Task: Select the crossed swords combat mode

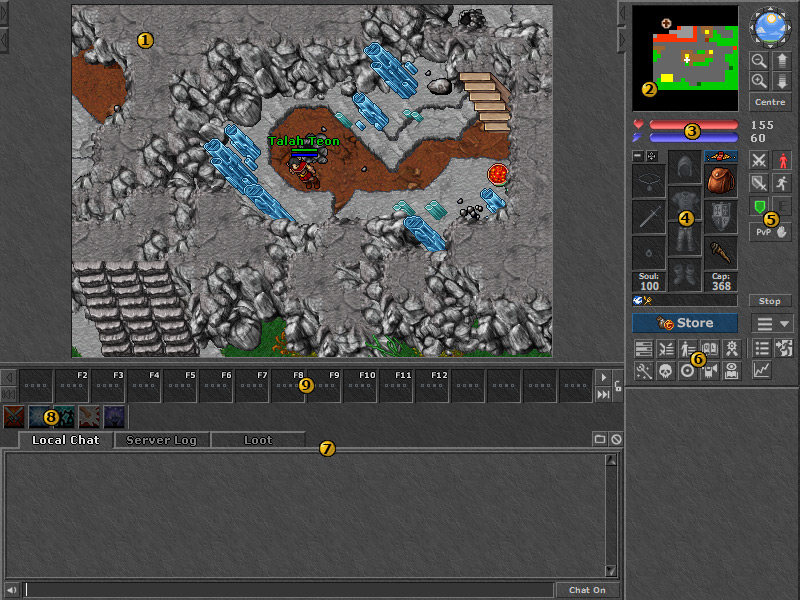Action: pos(759,161)
